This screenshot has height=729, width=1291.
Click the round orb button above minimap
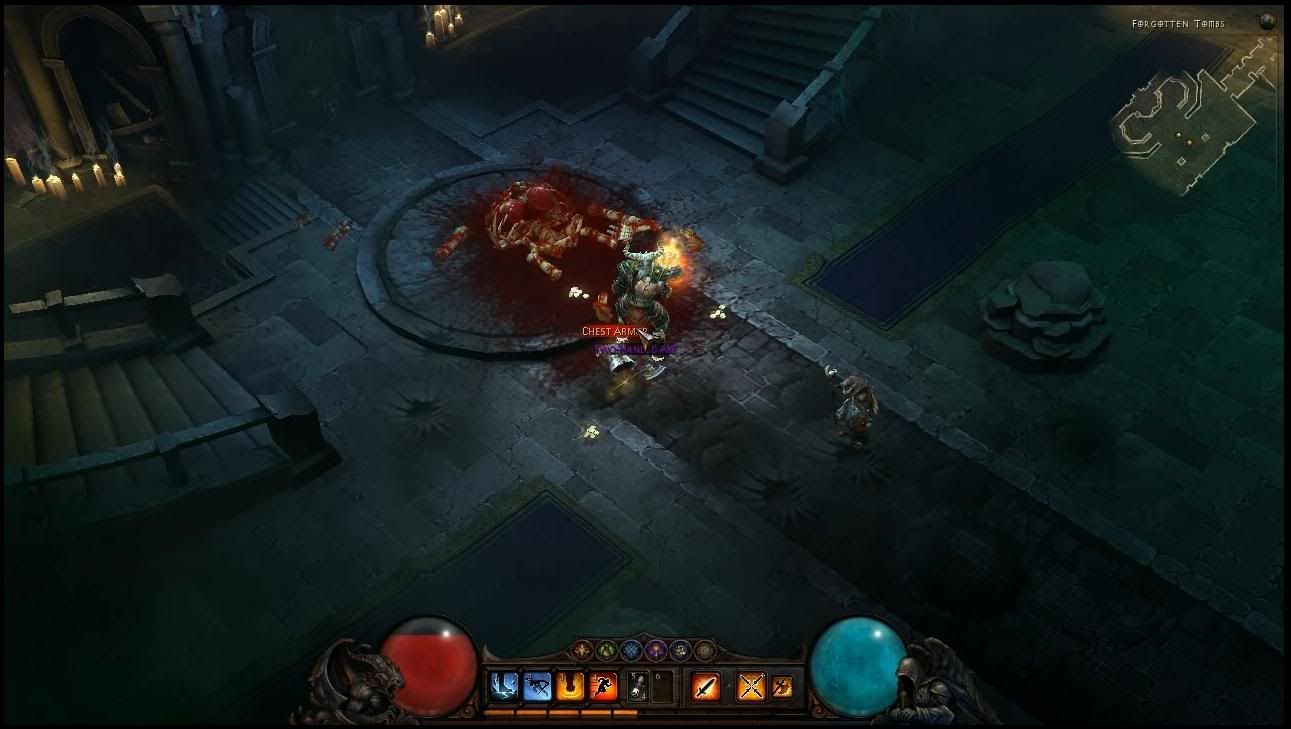1265,23
